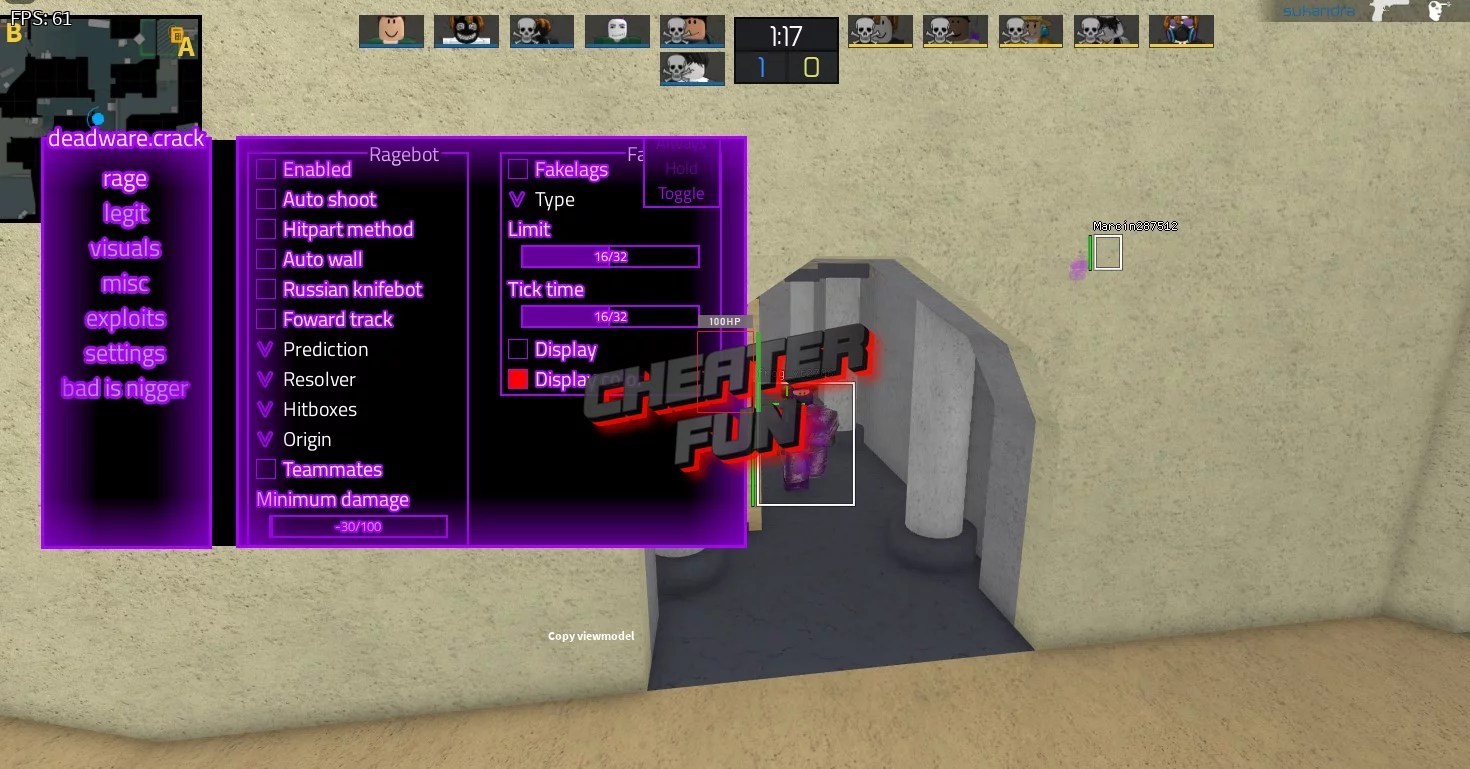This screenshot has height=769, width=1470.
Task: Enable the Ragebot Enabled checkbox
Action: (x=266, y=169)
